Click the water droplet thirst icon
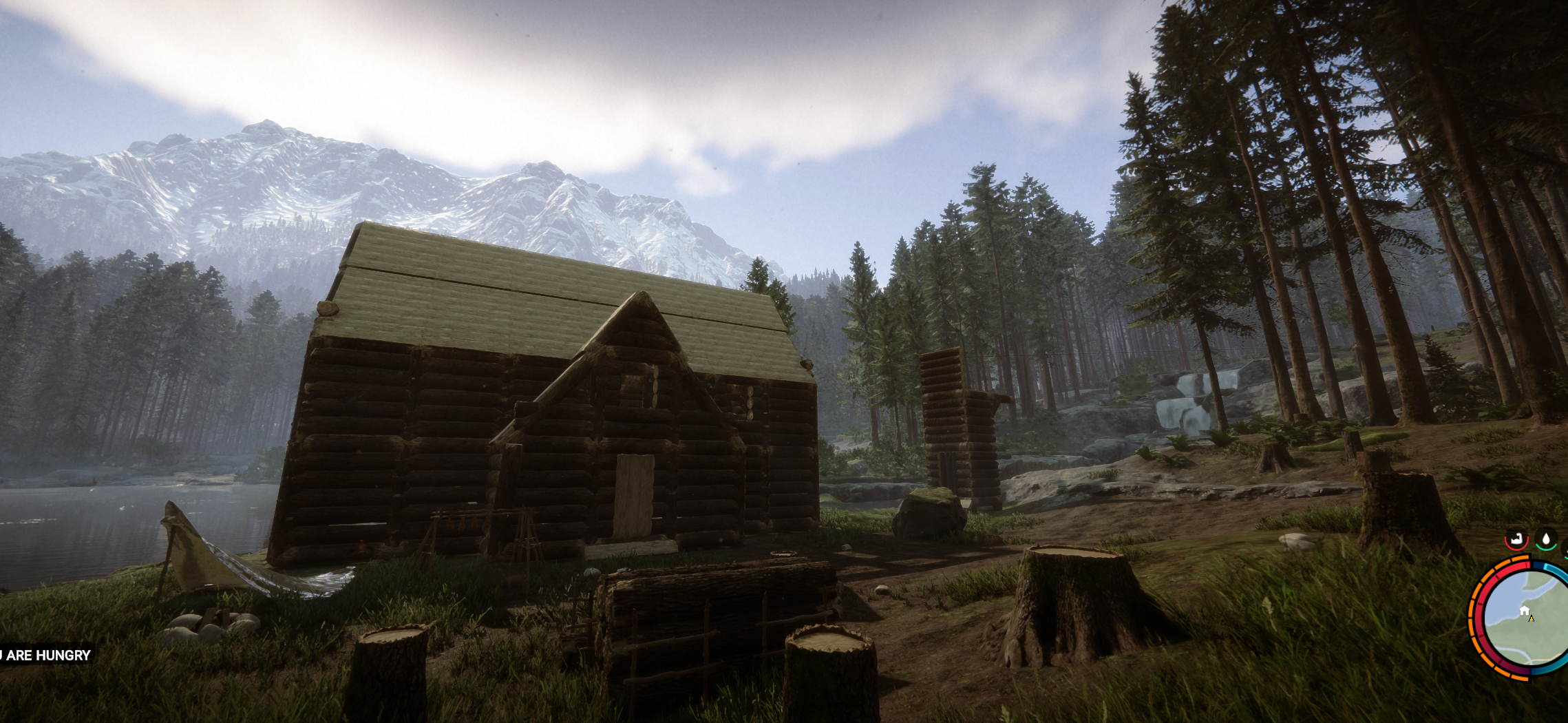 click(1546, 539)
